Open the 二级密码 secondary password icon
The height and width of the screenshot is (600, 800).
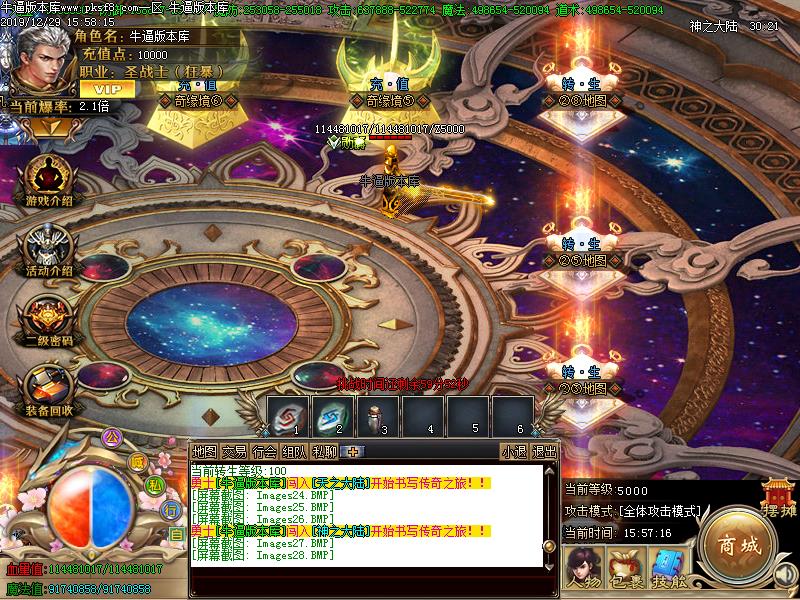[47, 318]
